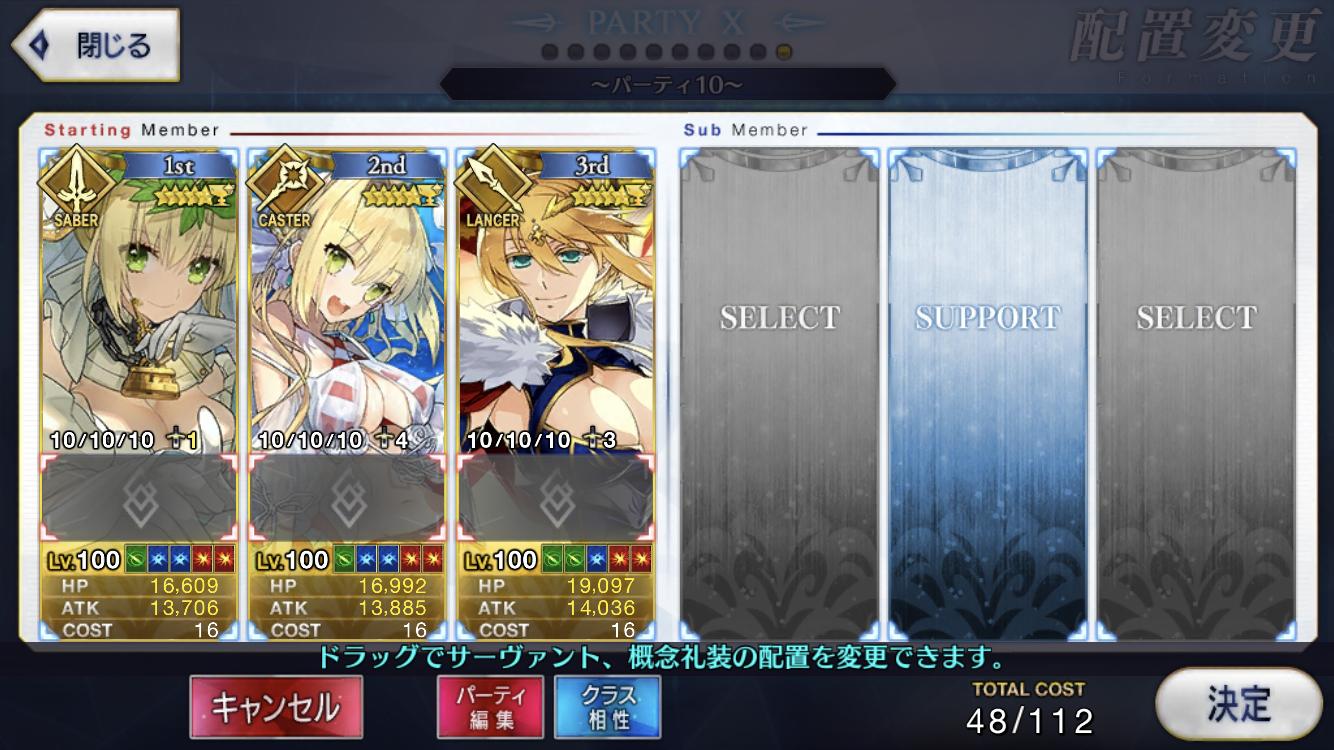
Task: Open パーティ編集 party edit
Action: click(x=490, y=706)
